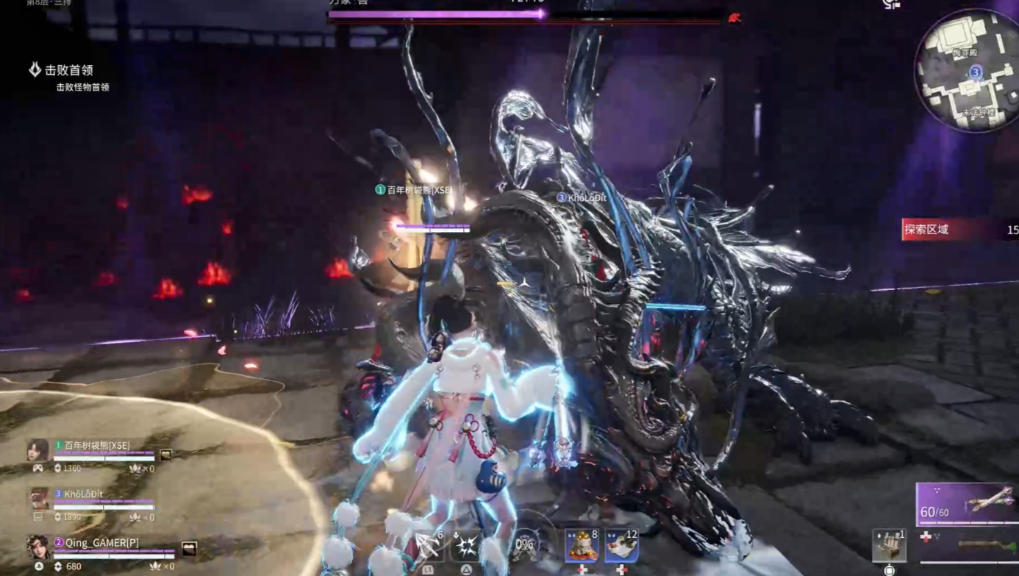Use the golden figure item with count 8
Image resolution: width=1019 pixels, height=576 pixels.
581,545
